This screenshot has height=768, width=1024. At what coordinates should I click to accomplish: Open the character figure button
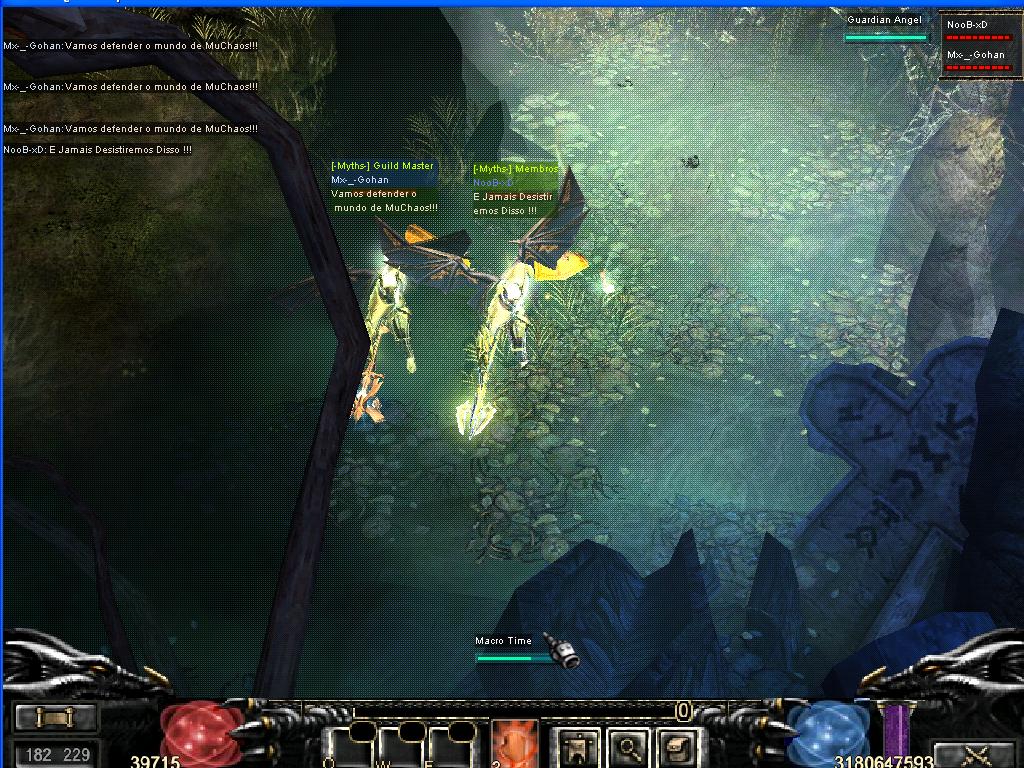click(x=578, y=746)
